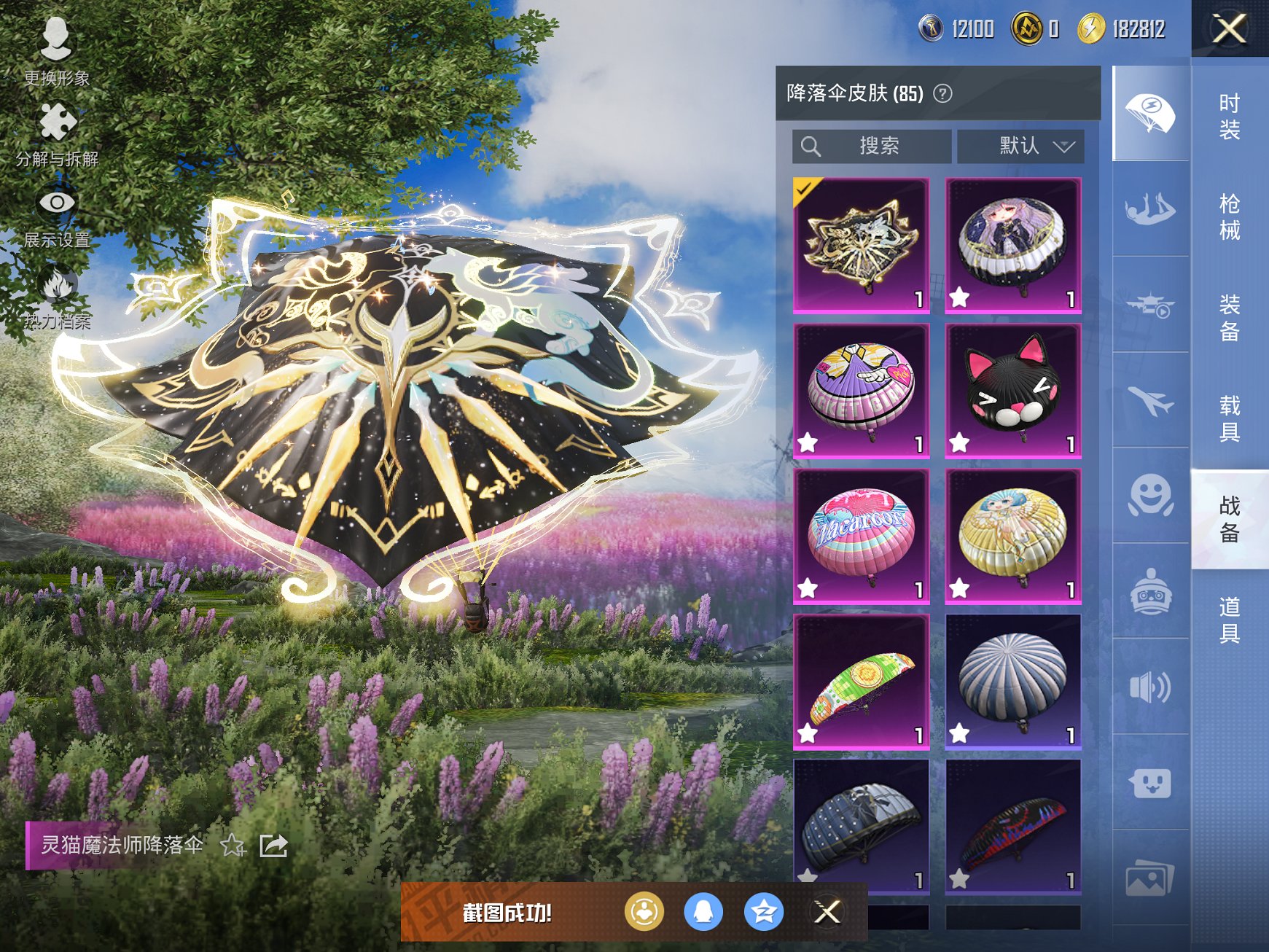
Task: Switch to the 载具 vehicles tab
Action: pyautogui.click(x=1230, y=418)
